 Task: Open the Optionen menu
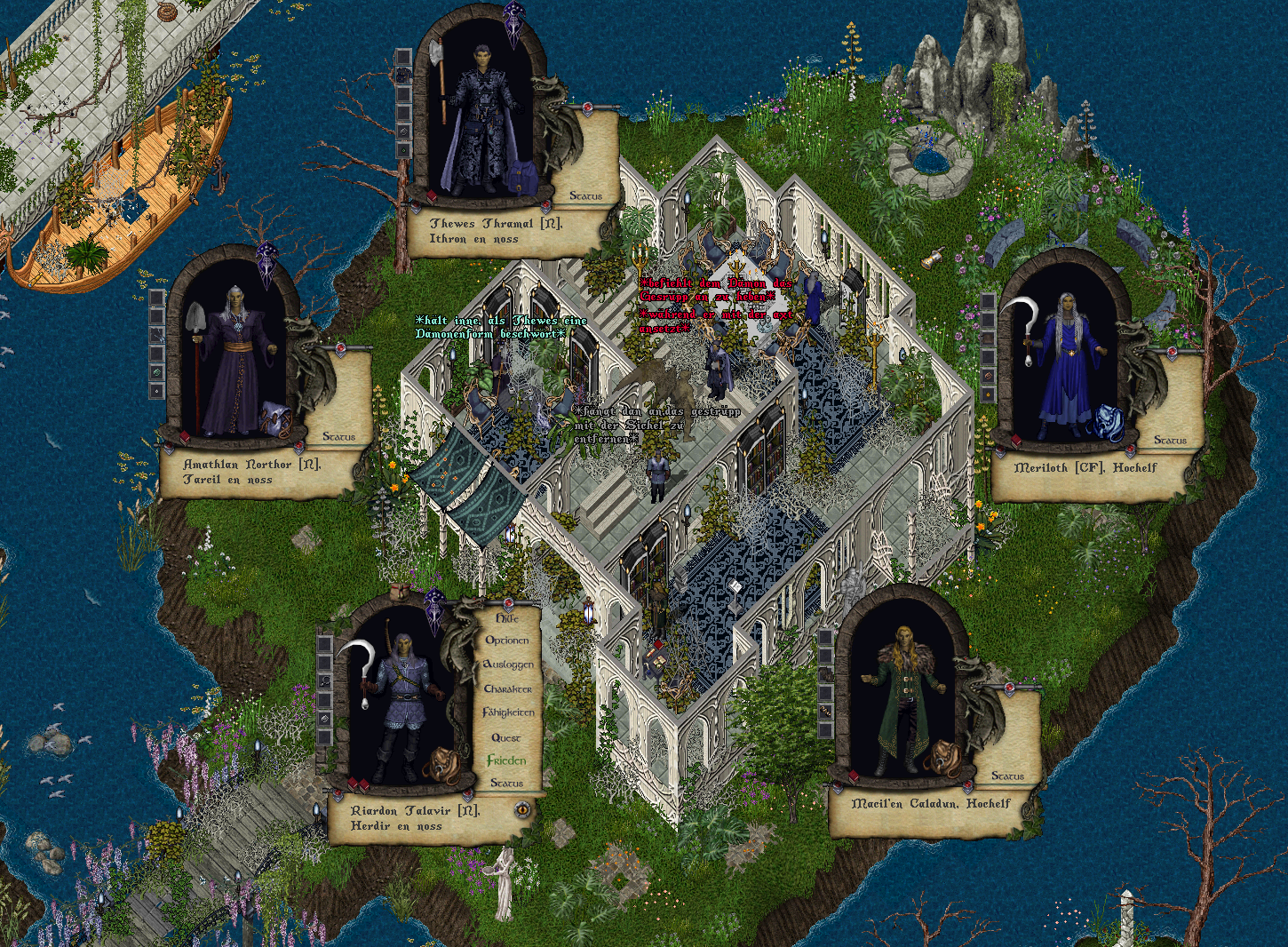pyautogui.click(x=507, y=641)
